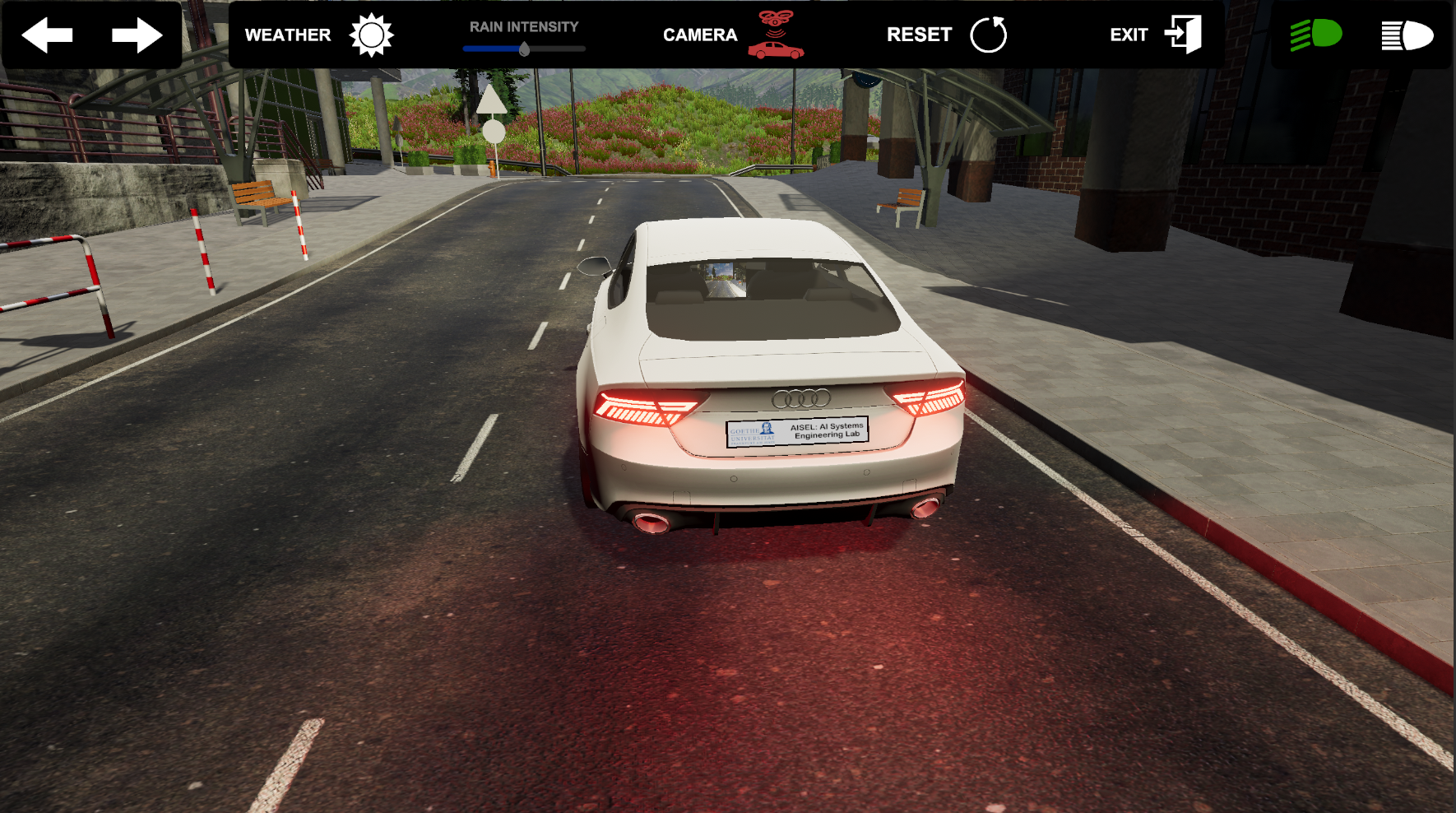
Task: Reset the car position
Action: [x=988, y=35]
